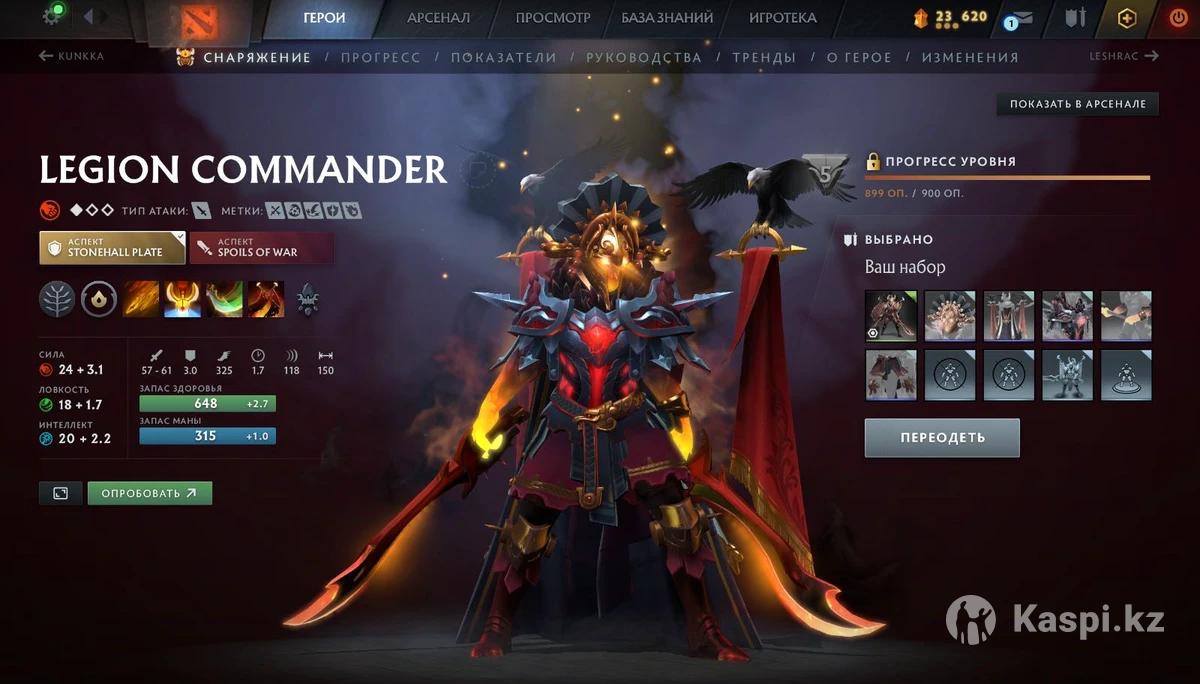The width and height of the screenshot is (1200, 684).
Task: Click the Dota 2 logo home button
Action: click(x=194, y=18)
